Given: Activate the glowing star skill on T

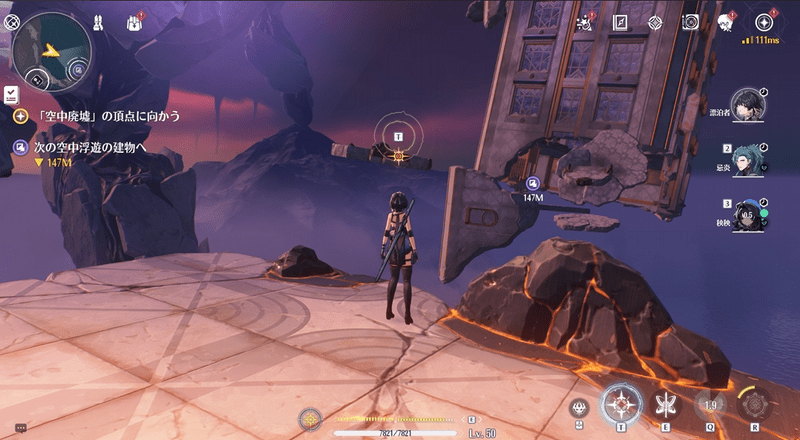Looking at the screenshot, I should (x=622, y=404).
